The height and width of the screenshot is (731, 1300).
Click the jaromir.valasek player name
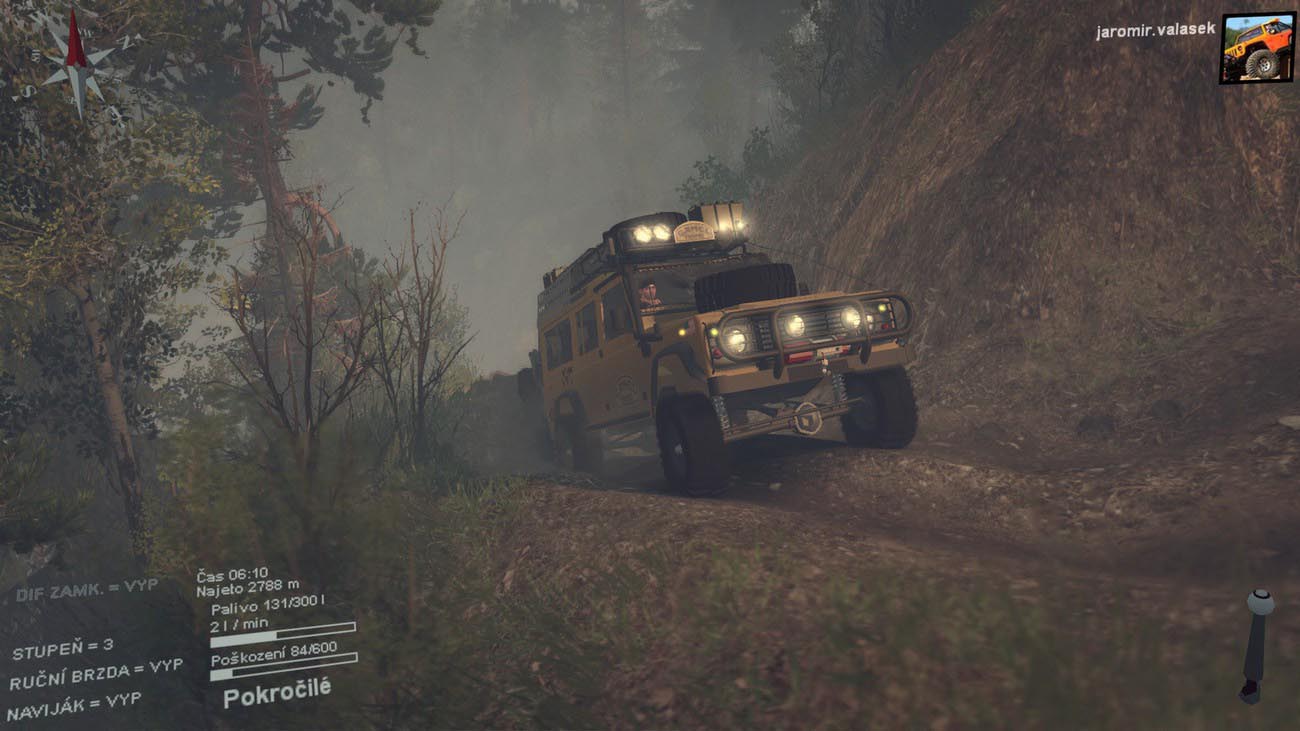pyautogui.click(x=1155, y=31)
